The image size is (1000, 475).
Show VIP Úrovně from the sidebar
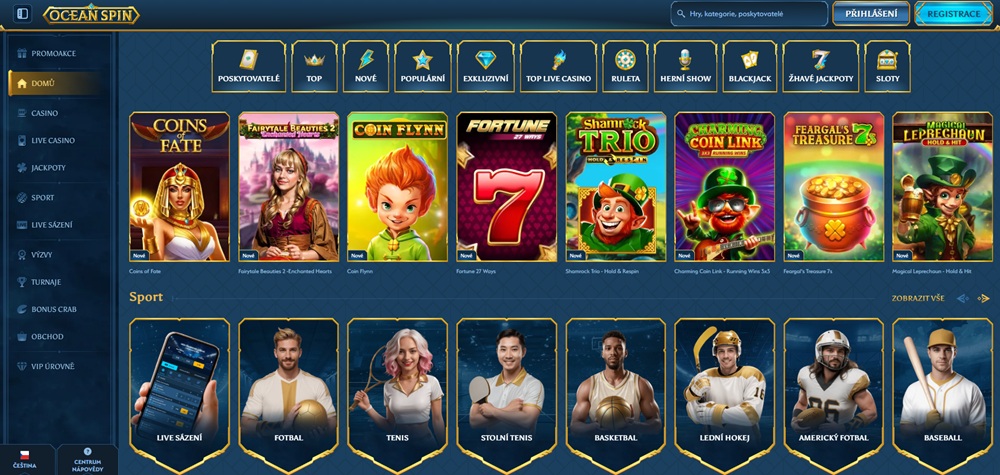pyautogui.click(x=53, y=367)
